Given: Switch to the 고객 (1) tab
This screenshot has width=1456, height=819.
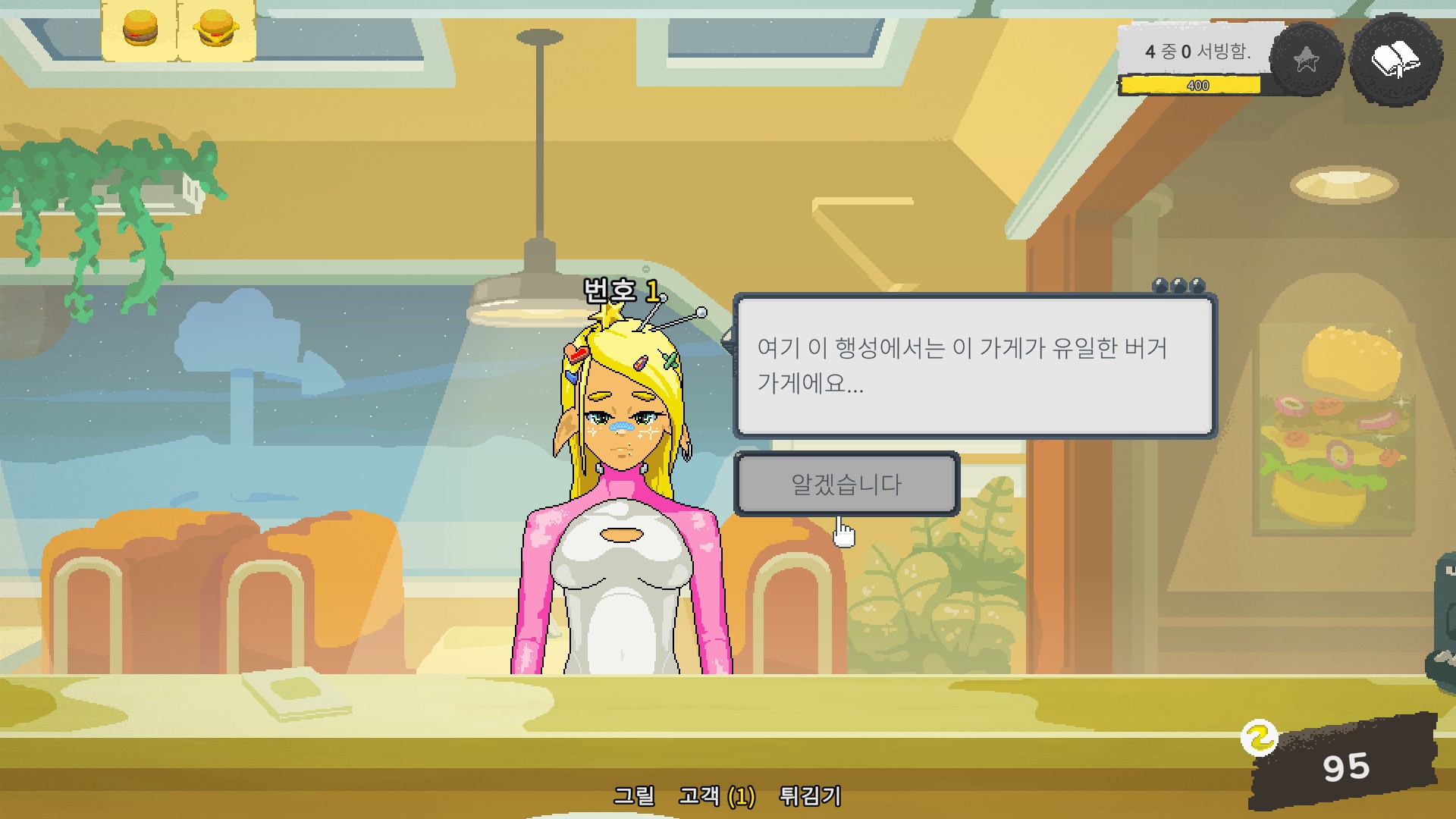Looking at the screenshot, I should click(717, 795).
